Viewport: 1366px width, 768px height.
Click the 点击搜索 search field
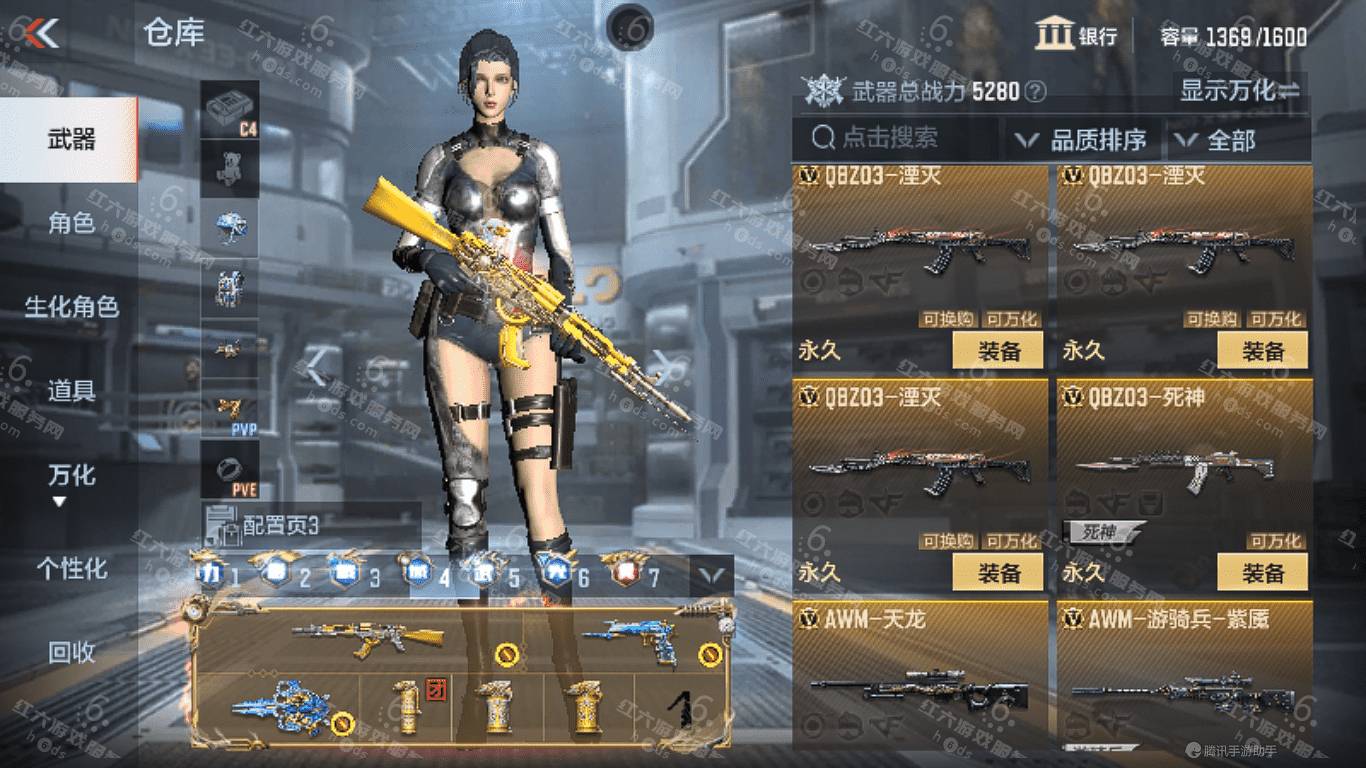pos(896,139)
